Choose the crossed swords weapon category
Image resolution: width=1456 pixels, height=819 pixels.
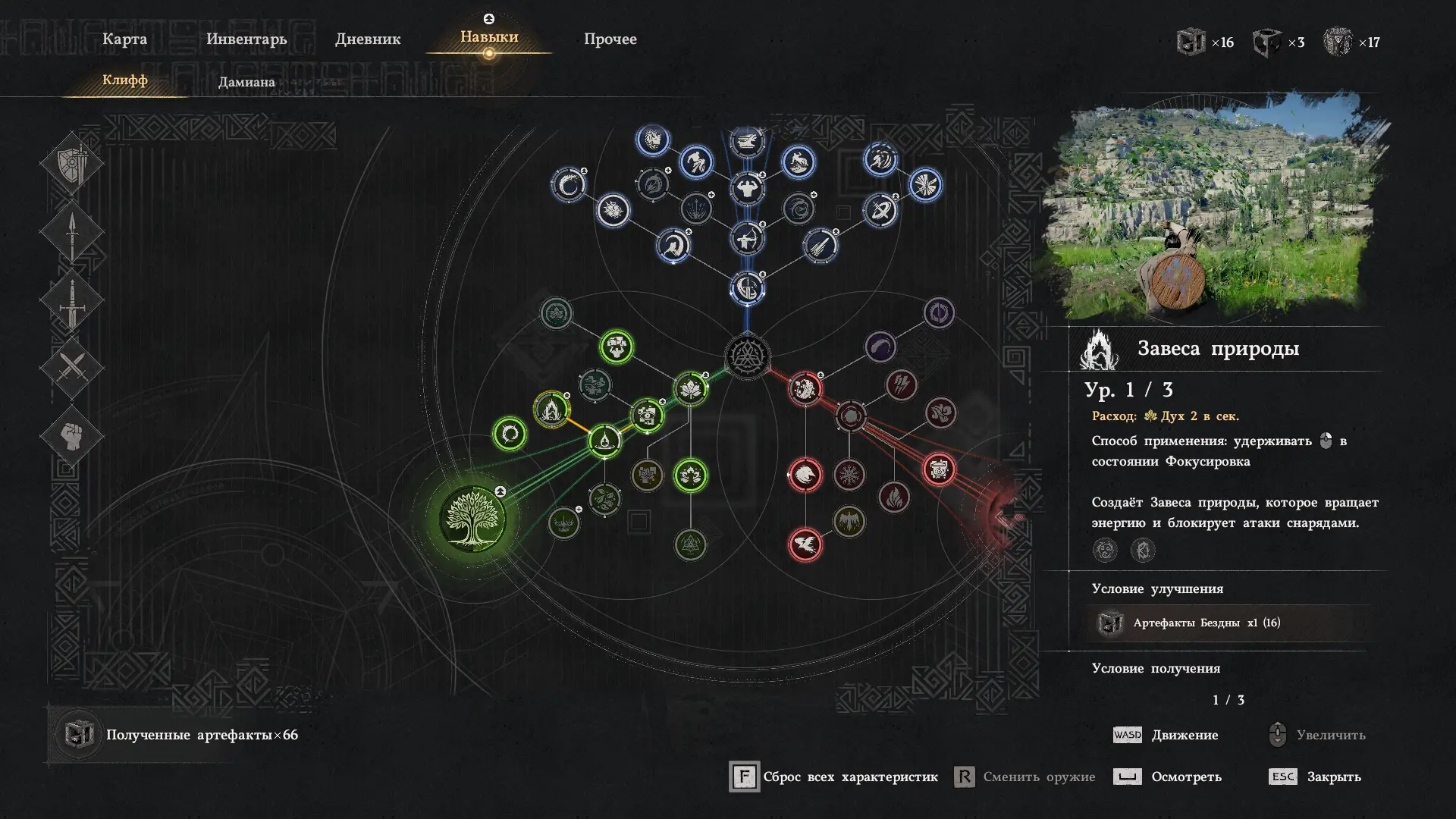(x=72, y=369)
